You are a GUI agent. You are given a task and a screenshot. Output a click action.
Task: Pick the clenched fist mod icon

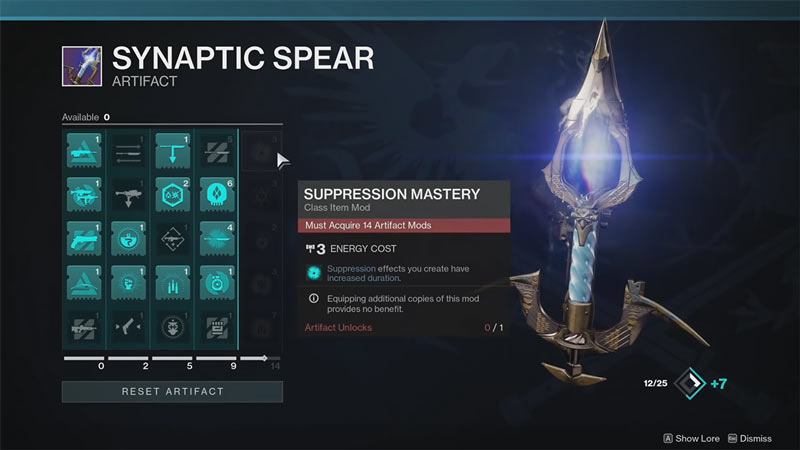click(x=128, y=281)
